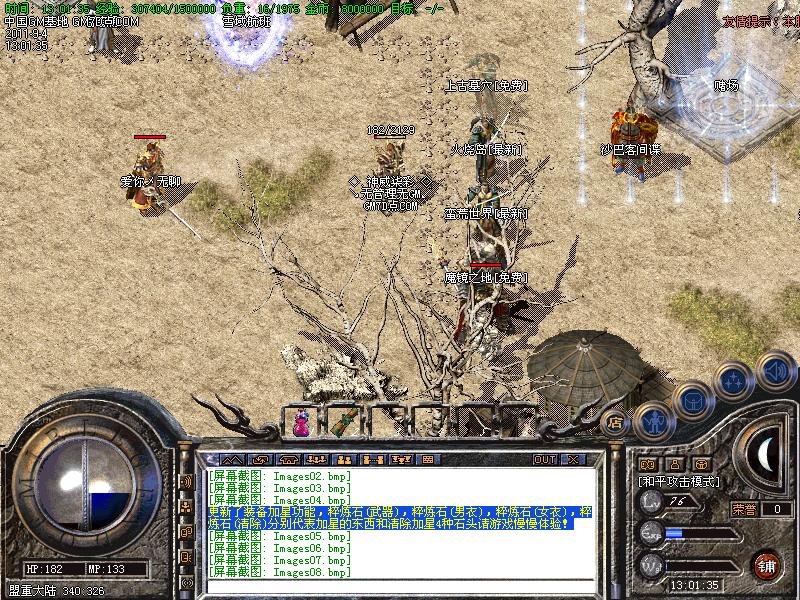800x600 pixels.
Task: Open the skills panel with sparkle icon
Action: coord(735,380)
